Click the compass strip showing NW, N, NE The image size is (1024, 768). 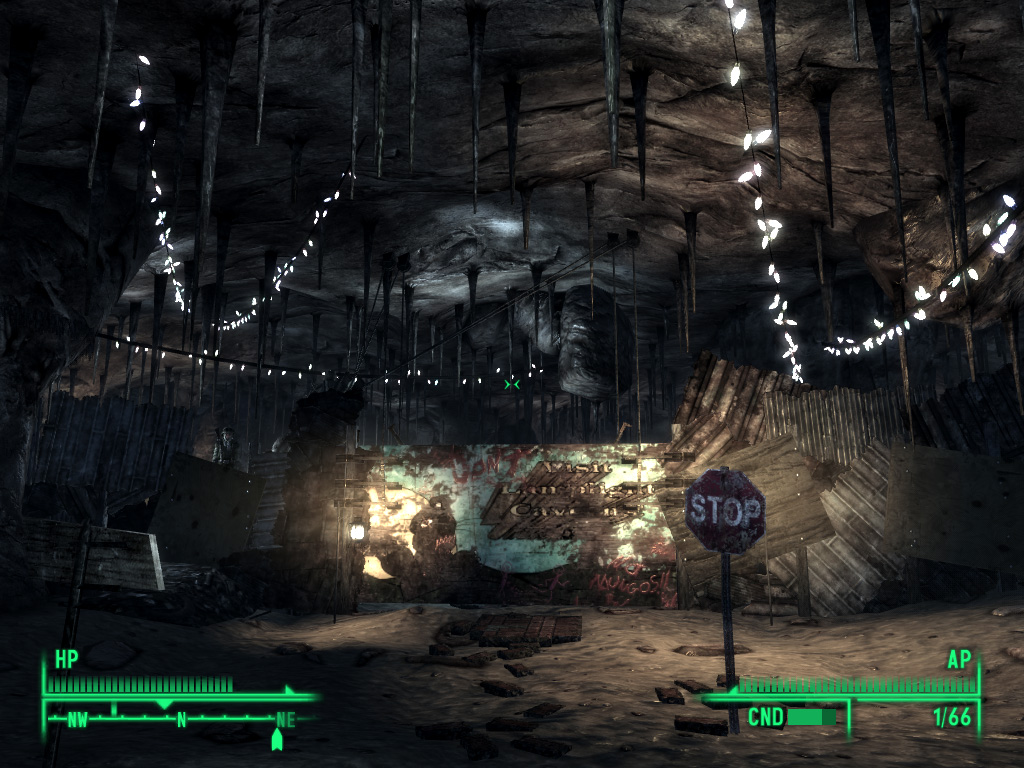180,717
